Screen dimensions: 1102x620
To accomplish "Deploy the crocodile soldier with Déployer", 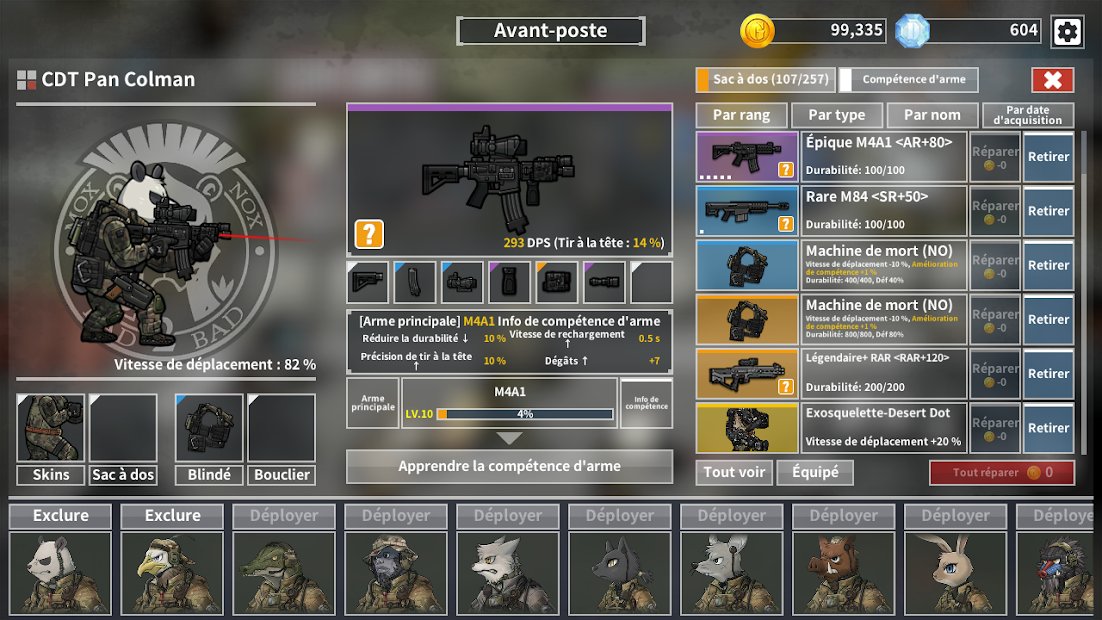I will (284, 516).
